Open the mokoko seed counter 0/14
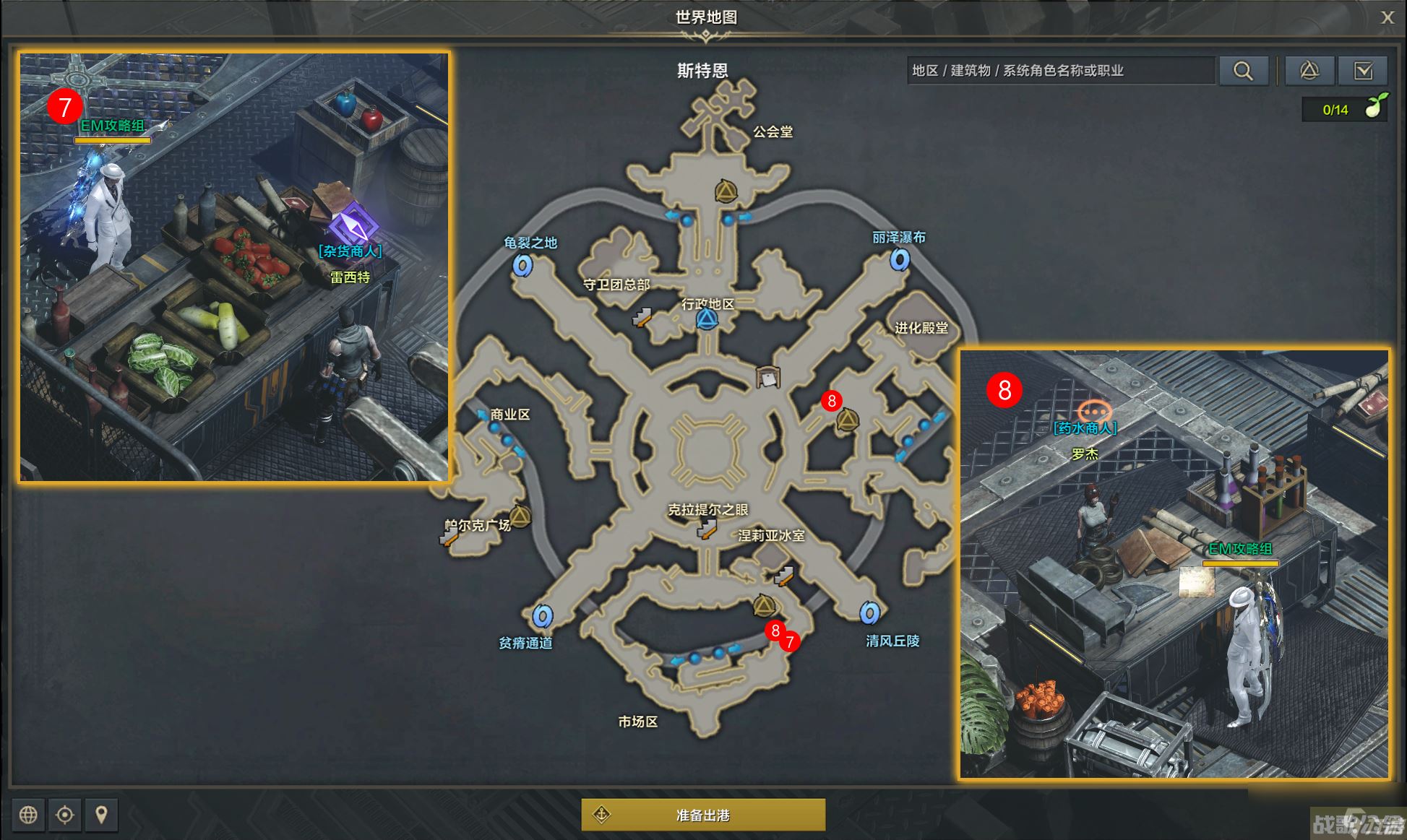Viewport: 1407px width, 840px height. pyautogui.click(x=1344, y=109)
